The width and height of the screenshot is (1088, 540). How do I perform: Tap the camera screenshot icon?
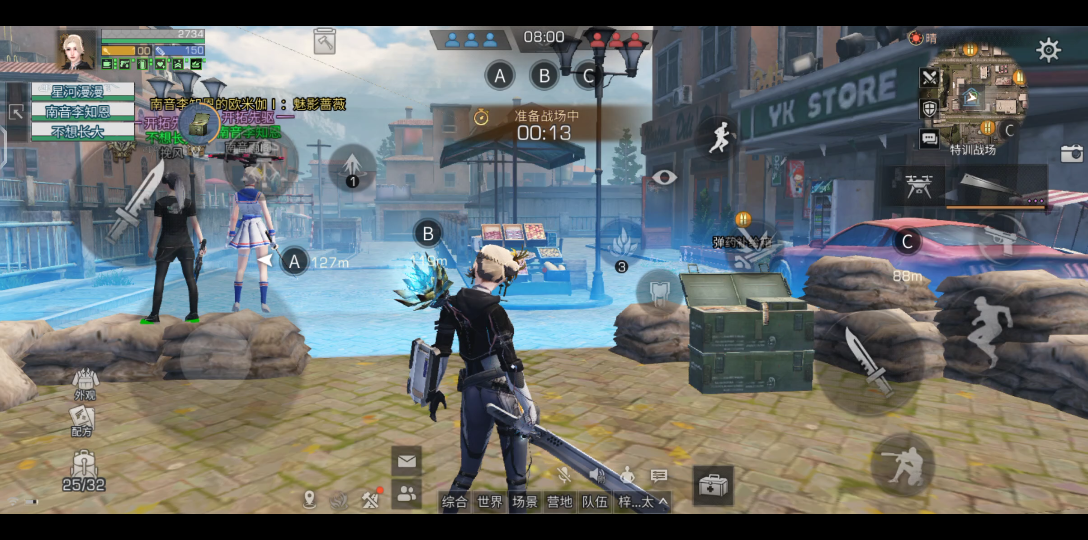coord(1071,153)
